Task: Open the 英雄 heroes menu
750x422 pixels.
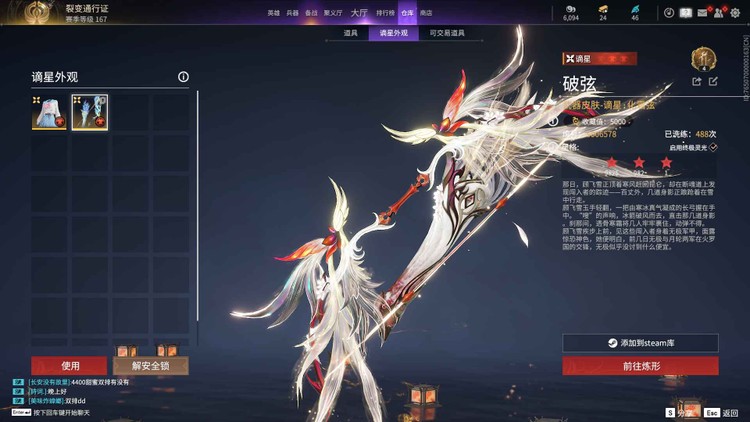Action: point(273,13)
